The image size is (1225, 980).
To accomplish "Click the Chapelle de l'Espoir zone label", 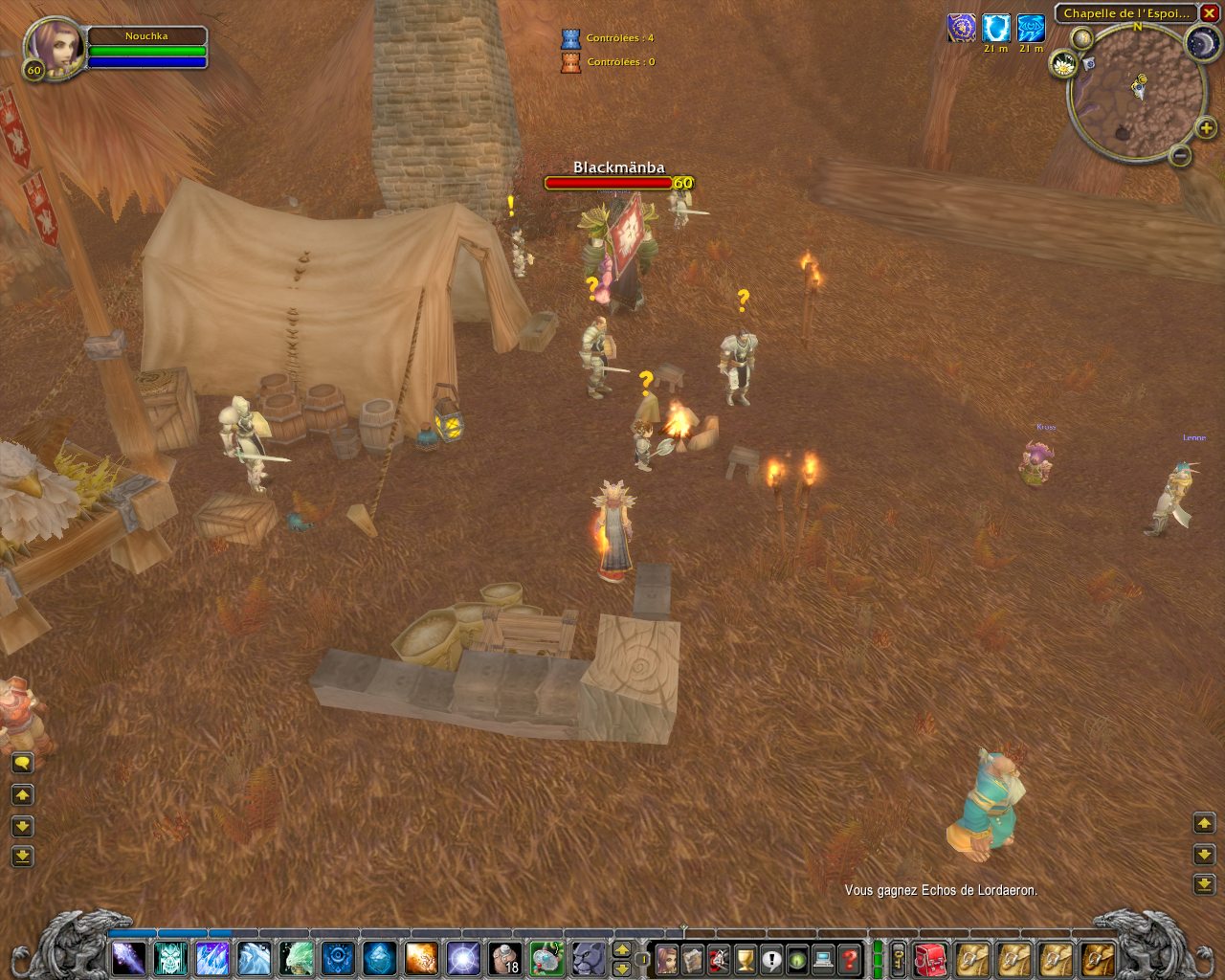I will [x=1125, y=13].
